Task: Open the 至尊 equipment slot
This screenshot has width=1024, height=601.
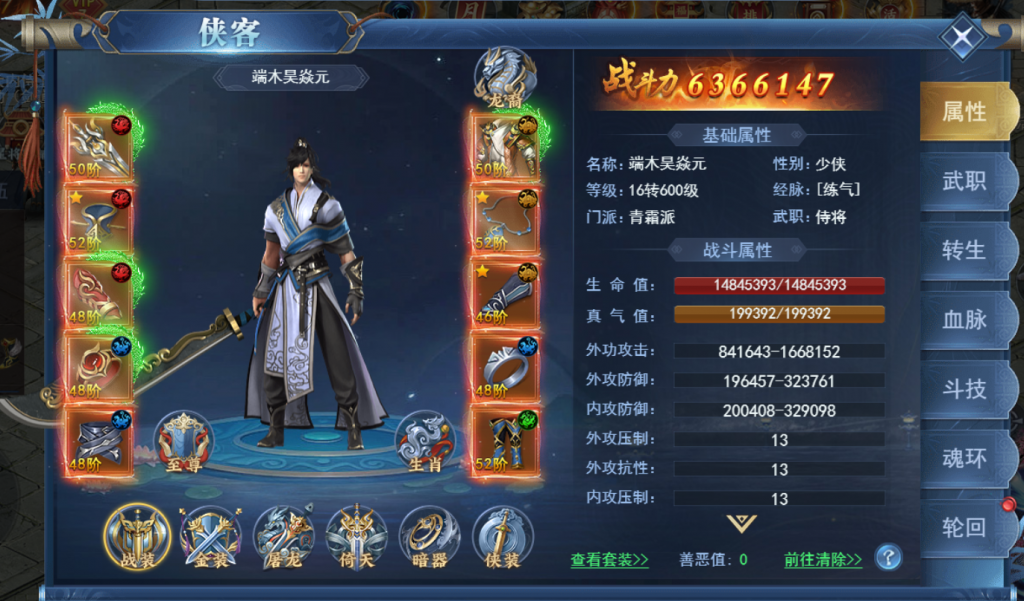Action: 183,442
